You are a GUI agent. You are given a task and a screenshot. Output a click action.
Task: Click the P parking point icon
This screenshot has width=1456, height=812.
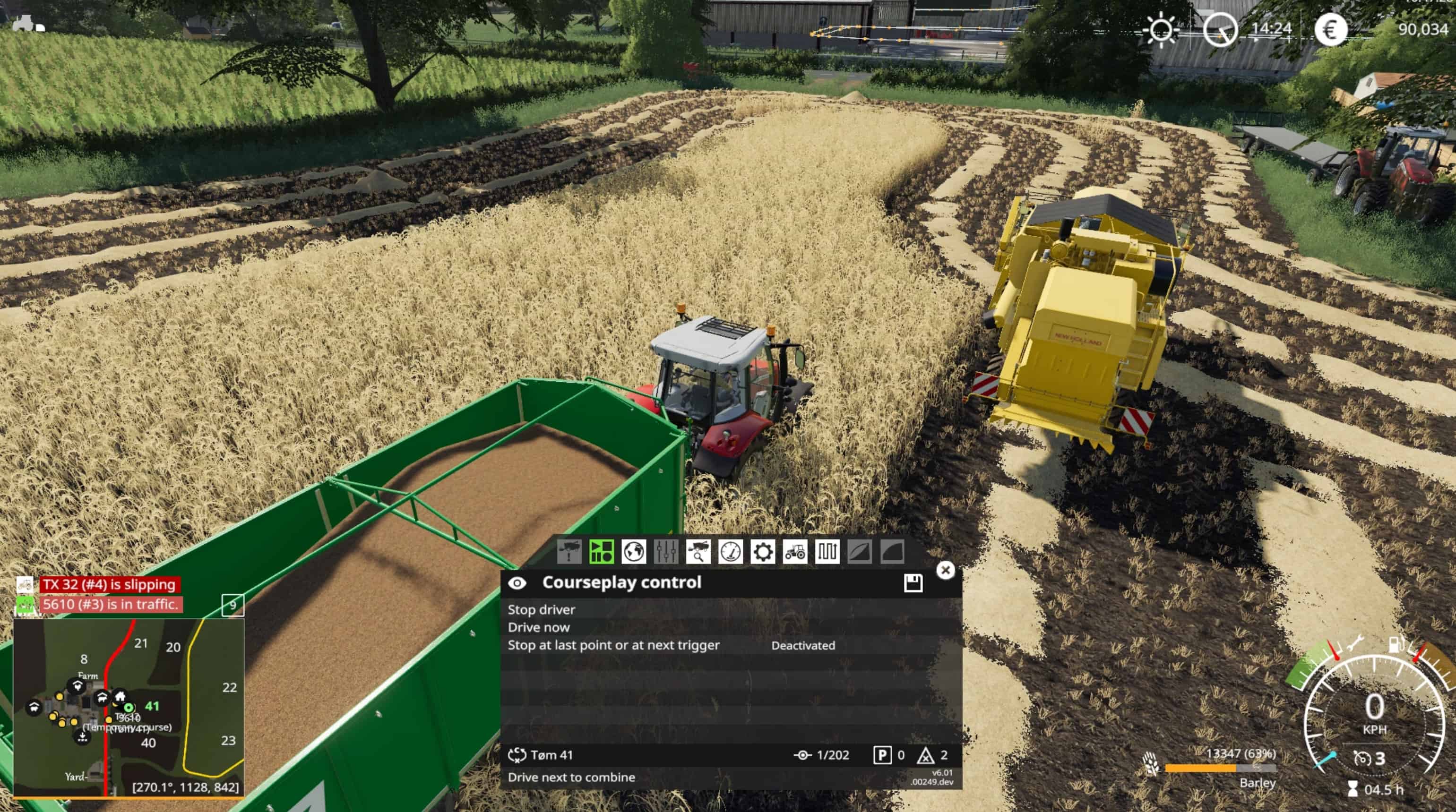point(882,755)
